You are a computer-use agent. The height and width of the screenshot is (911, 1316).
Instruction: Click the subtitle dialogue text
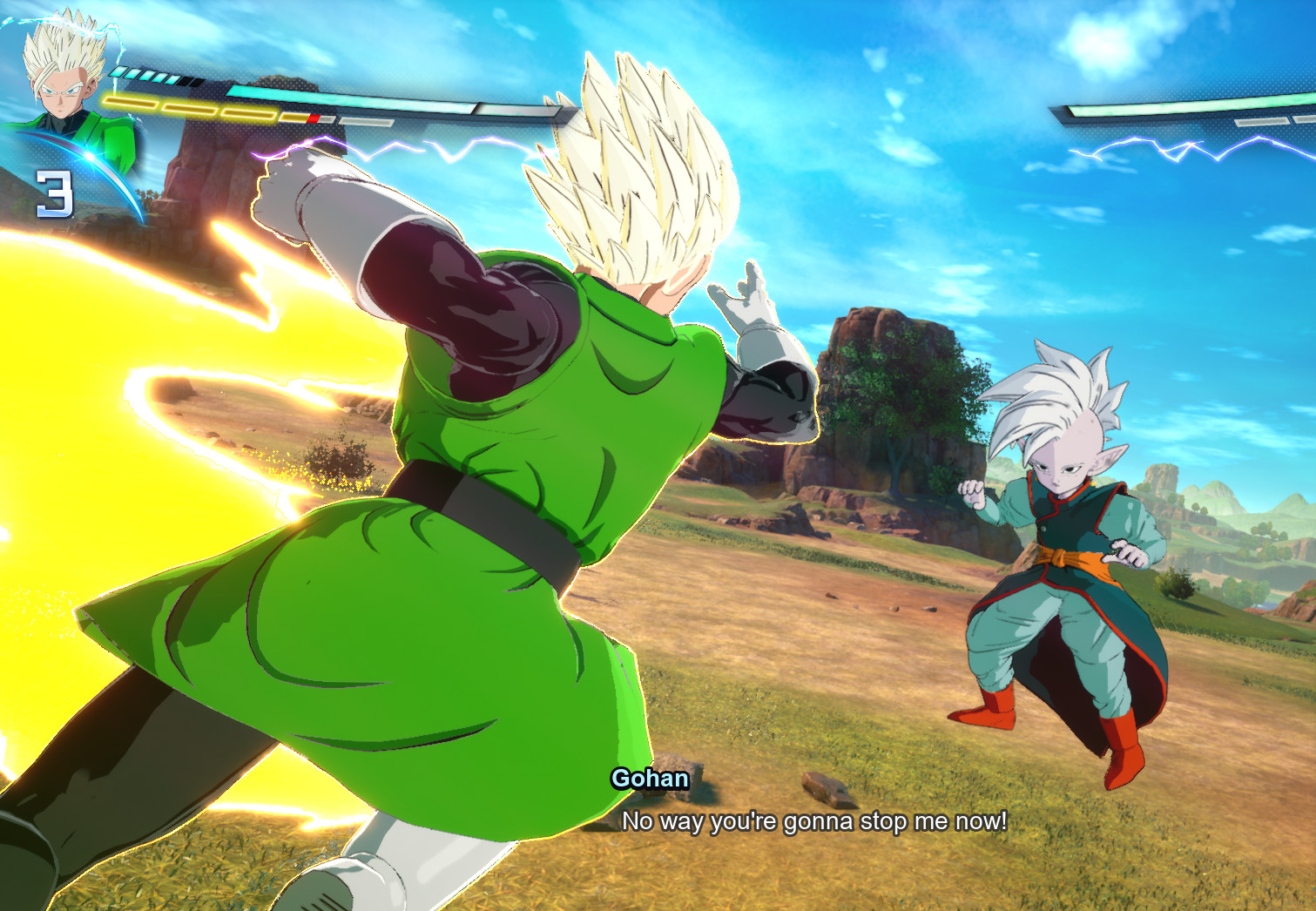(x=814, y=819)
